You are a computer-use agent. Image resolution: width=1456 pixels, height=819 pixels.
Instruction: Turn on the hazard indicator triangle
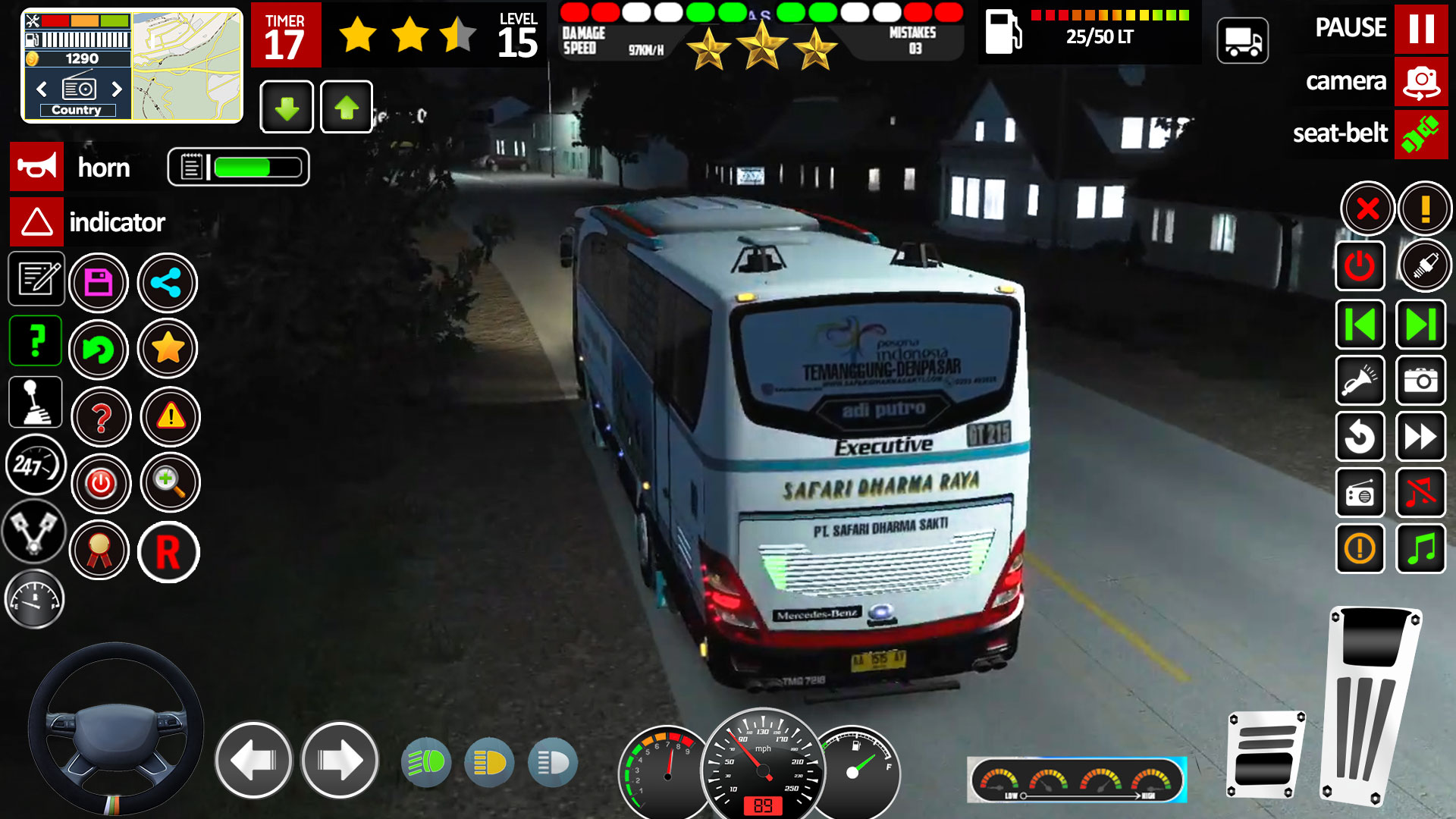(x=36, y=222)
